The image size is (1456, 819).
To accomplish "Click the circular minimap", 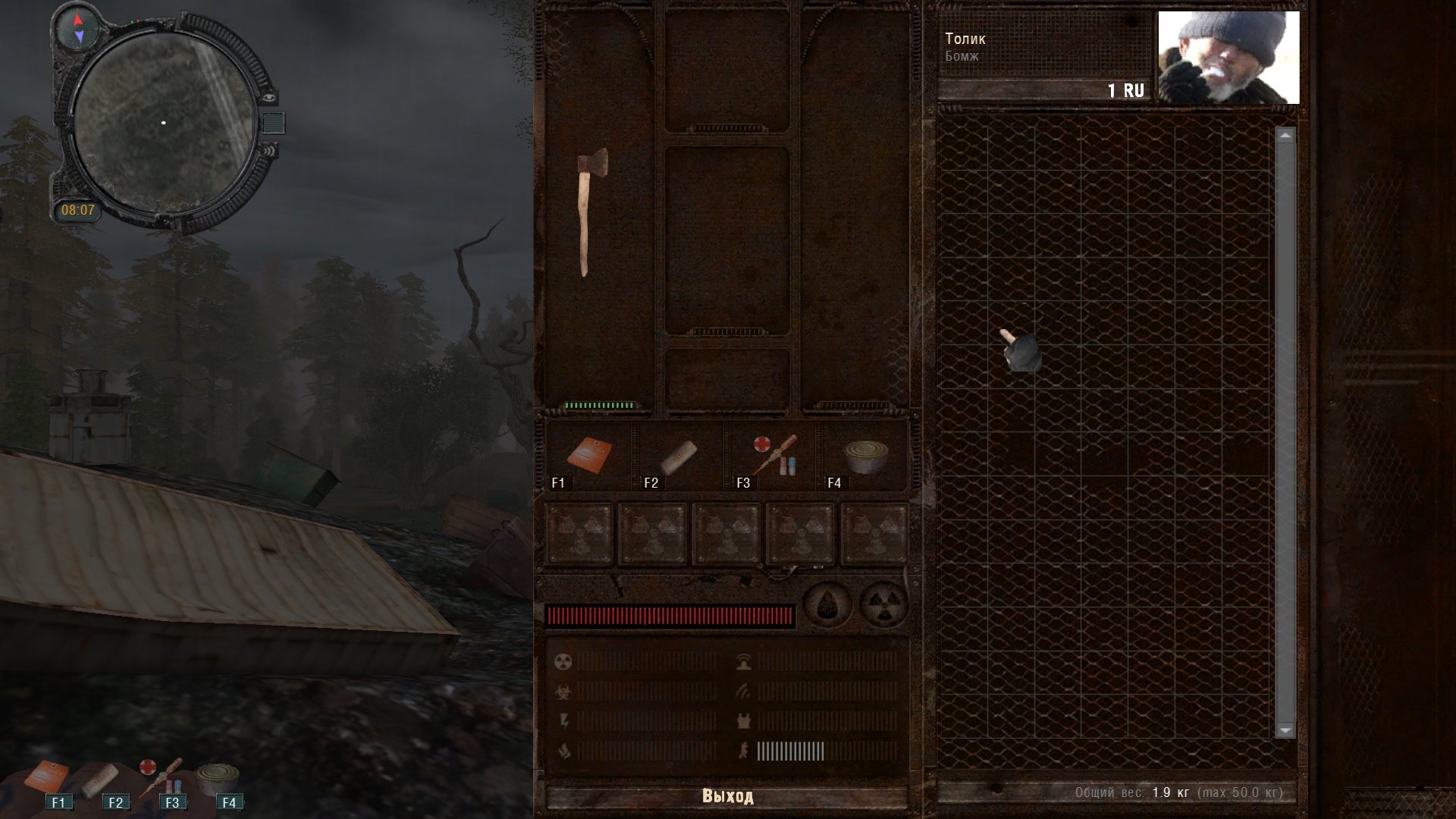I will 164,123.
